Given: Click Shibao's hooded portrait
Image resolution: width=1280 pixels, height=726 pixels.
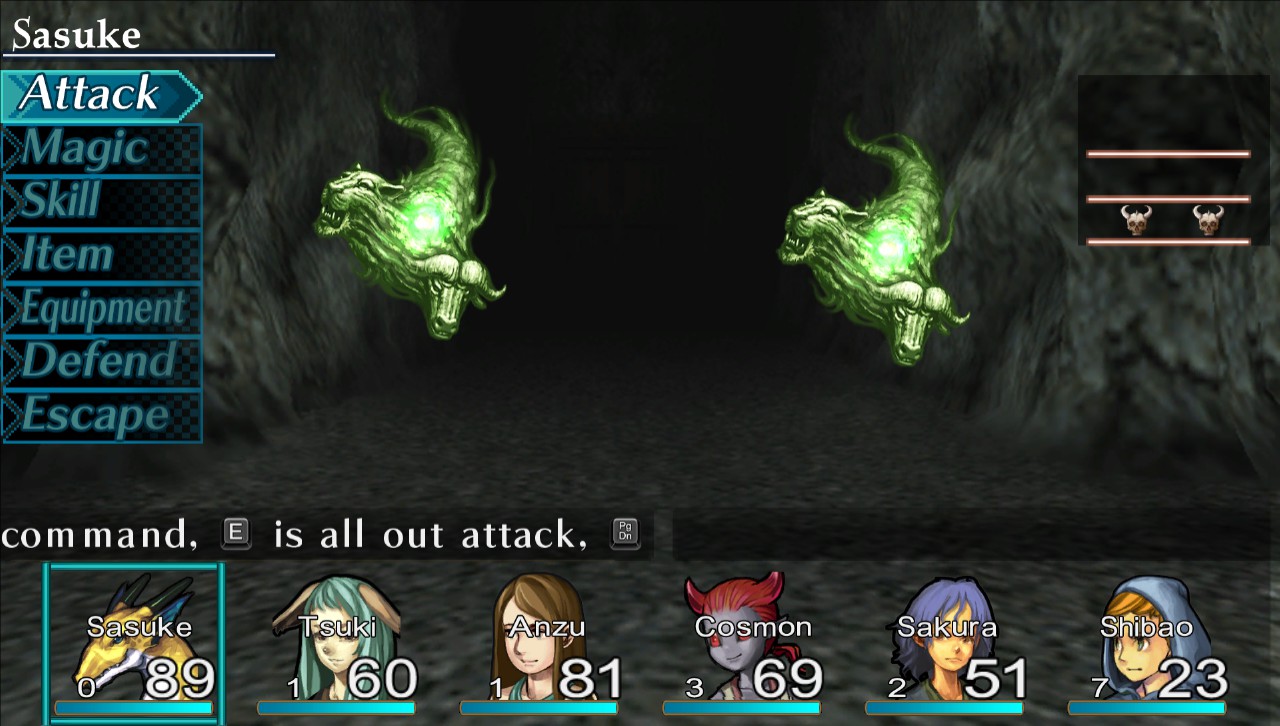Looking at the screenshot, I should 1148,640.
